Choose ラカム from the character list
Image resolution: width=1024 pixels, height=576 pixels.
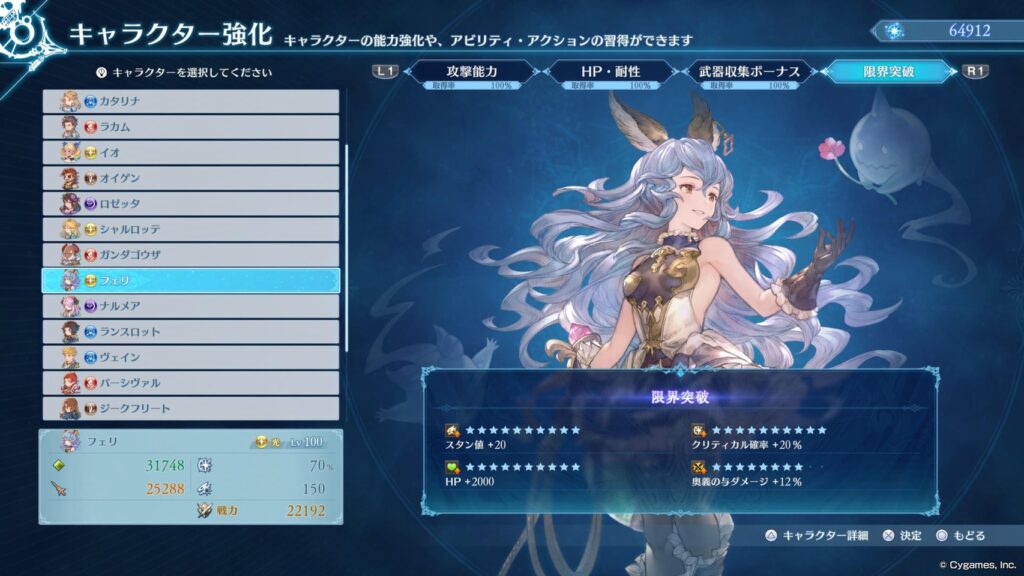click(x=190, y=127)
